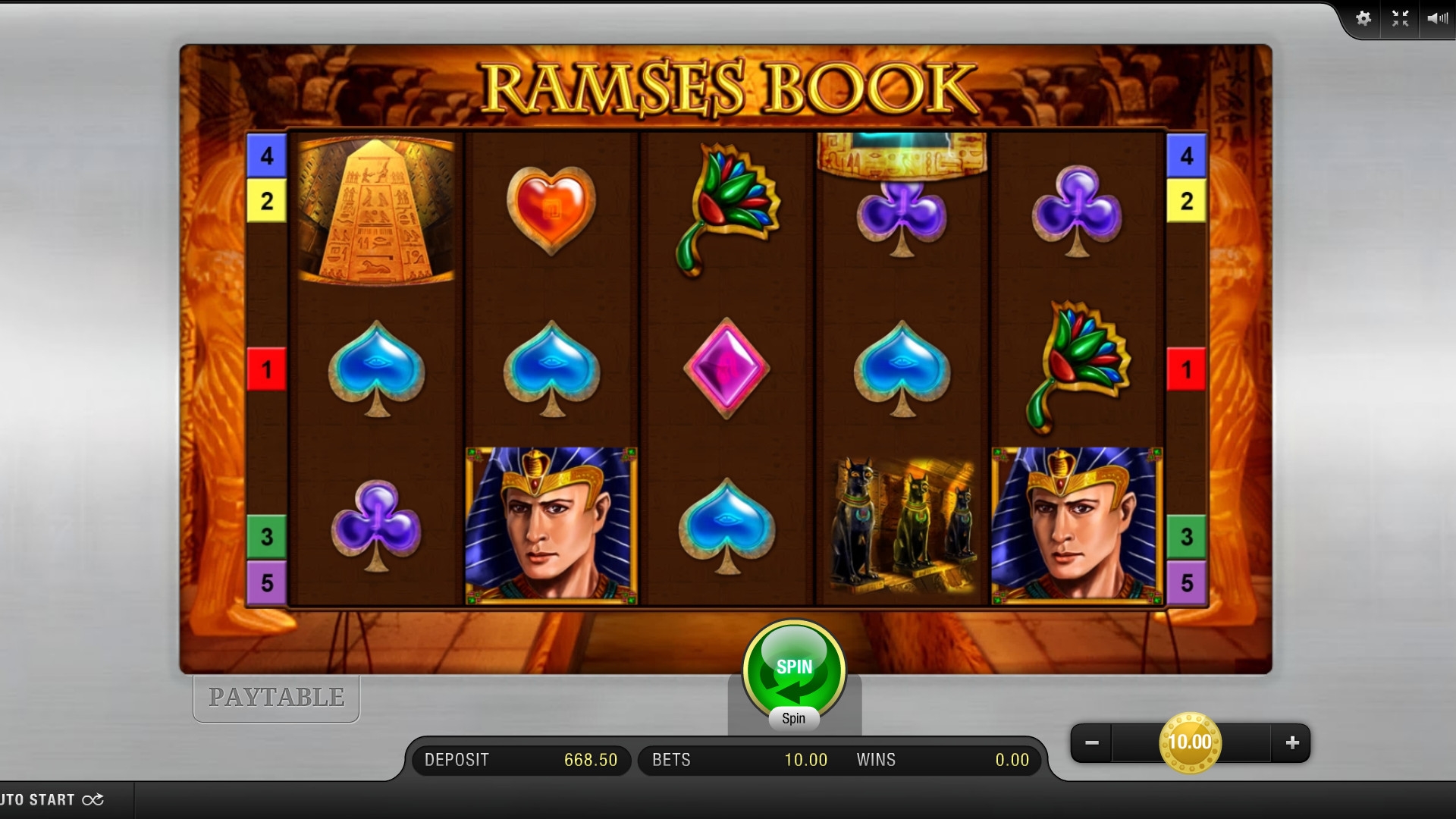The width and height of the screenshot is (1456, 819).
Task: Spin the reels with the green button
Action: tap(793, 669)
